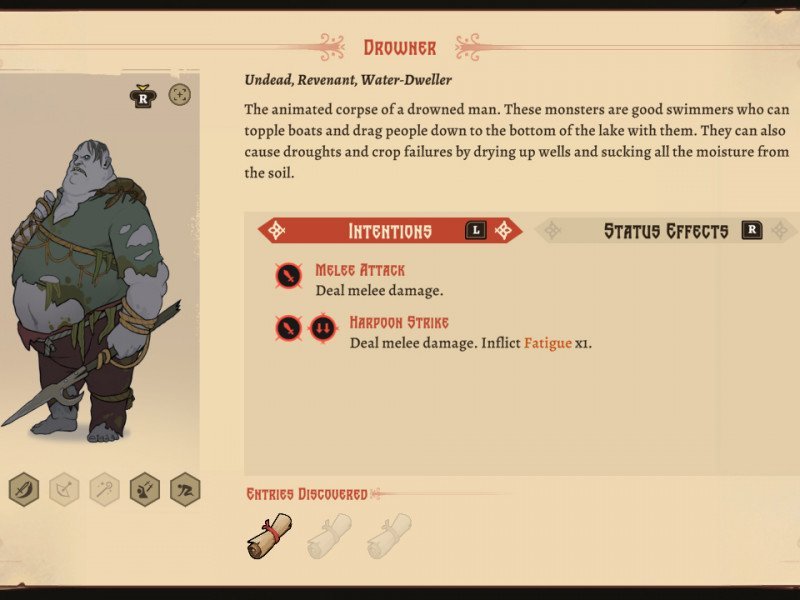This screenshot has height=600, width=800.
Task: Click the sparks-struck figure hexagon icon
Action: click(144, 489)
